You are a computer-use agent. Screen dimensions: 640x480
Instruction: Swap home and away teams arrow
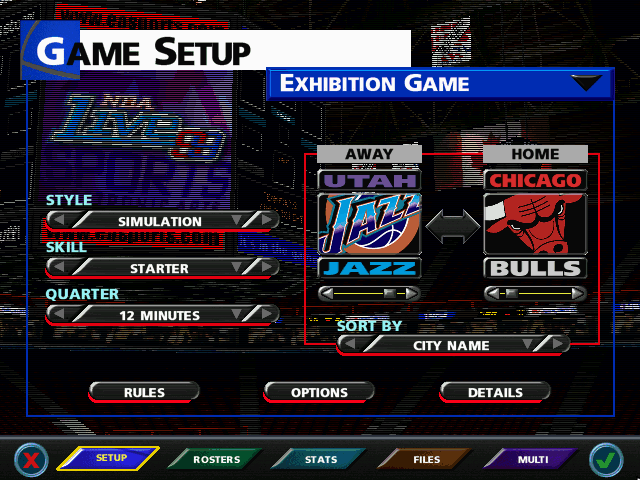[453, 227]
